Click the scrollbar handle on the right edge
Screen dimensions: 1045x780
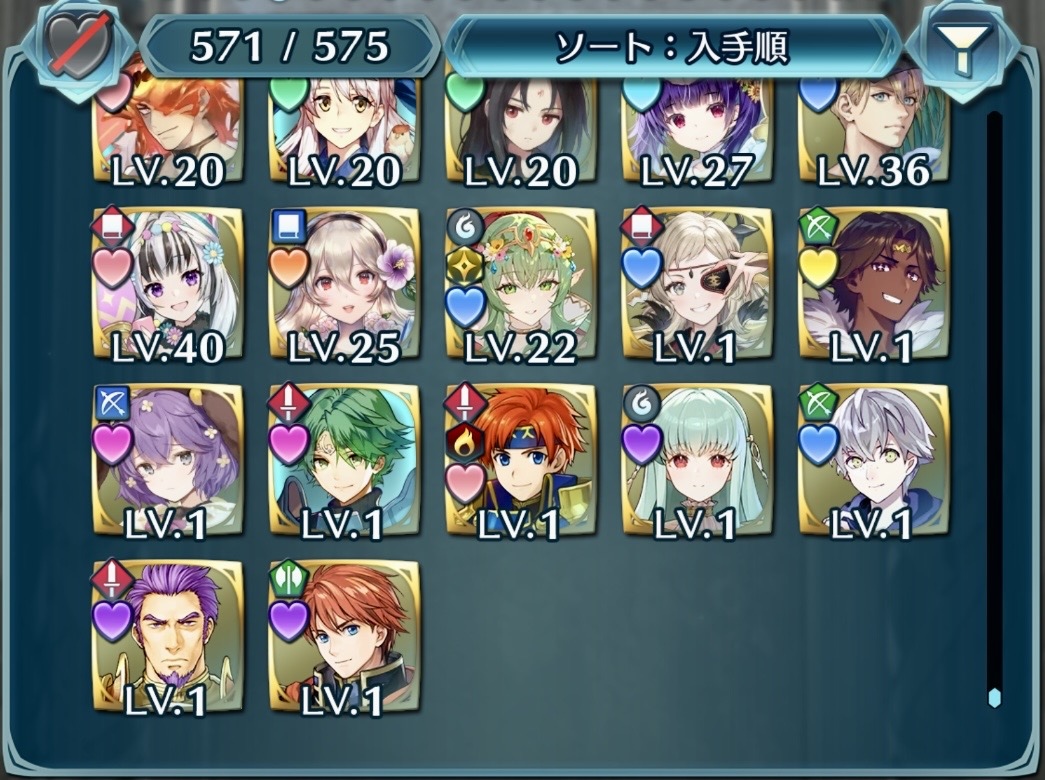click(993, 697)
